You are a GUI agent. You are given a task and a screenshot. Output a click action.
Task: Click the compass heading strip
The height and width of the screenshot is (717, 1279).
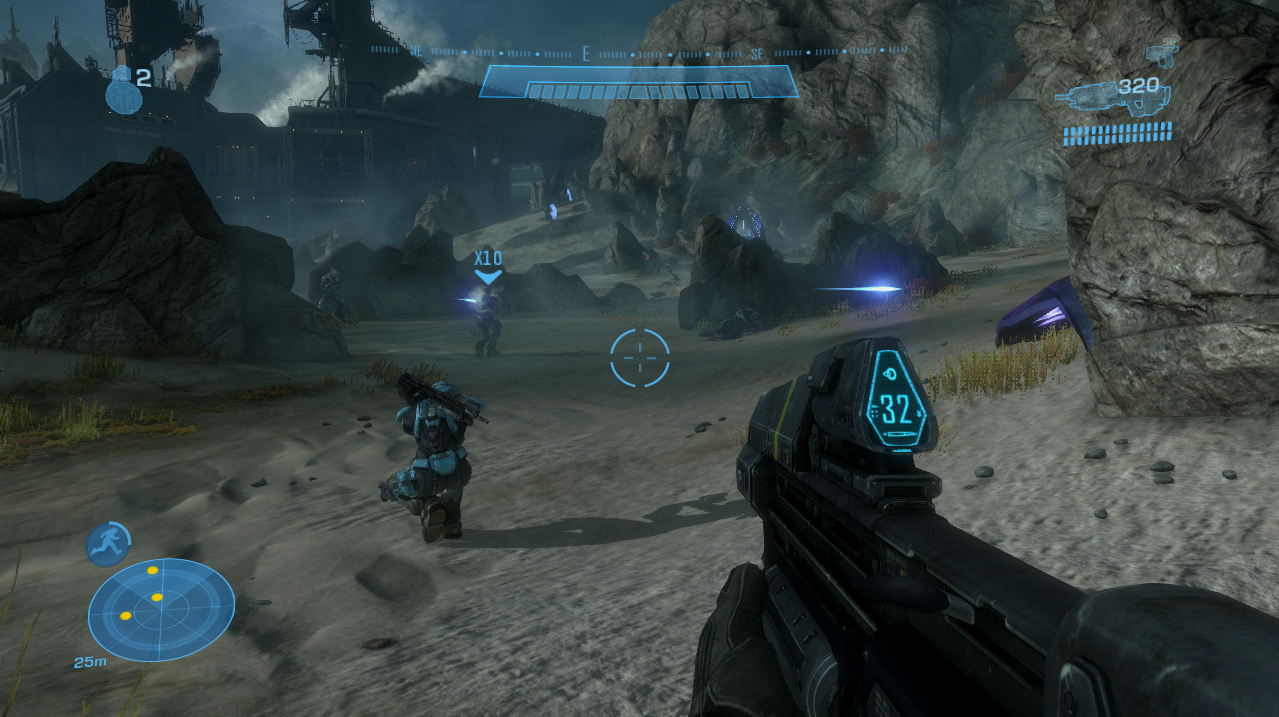[x=639, y=49]
